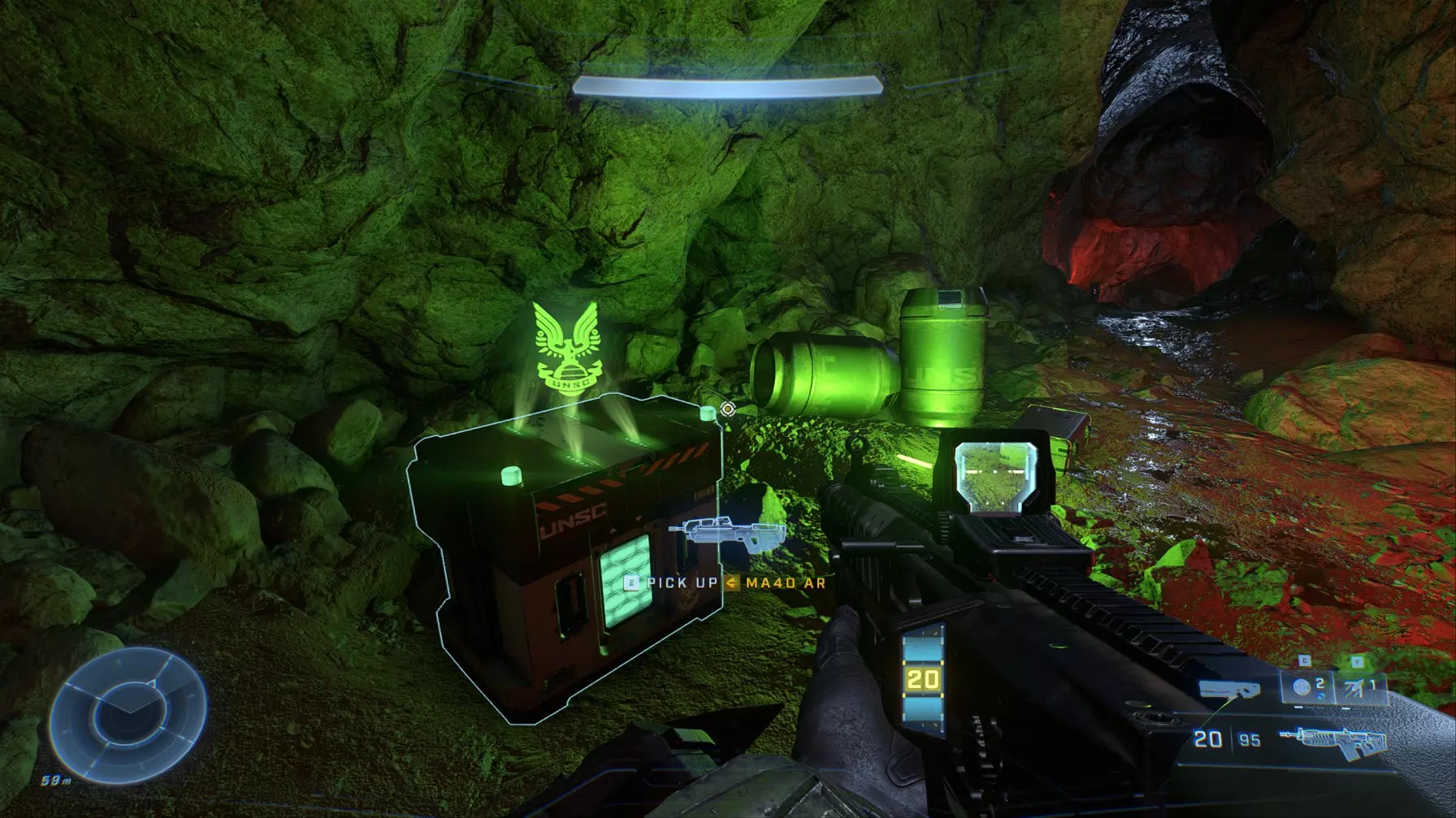1456x818 pixels.
Task: Click the circular motion tracker radar
Action: coord(128,716)
